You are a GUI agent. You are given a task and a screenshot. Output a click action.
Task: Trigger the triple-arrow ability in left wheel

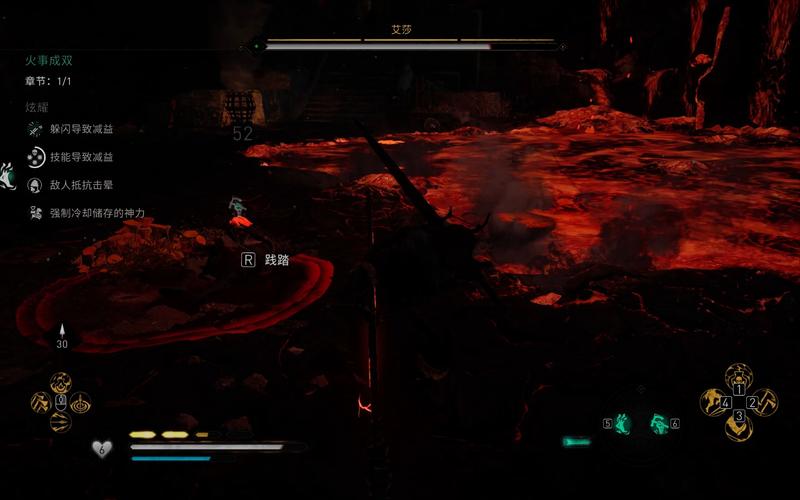60,421
